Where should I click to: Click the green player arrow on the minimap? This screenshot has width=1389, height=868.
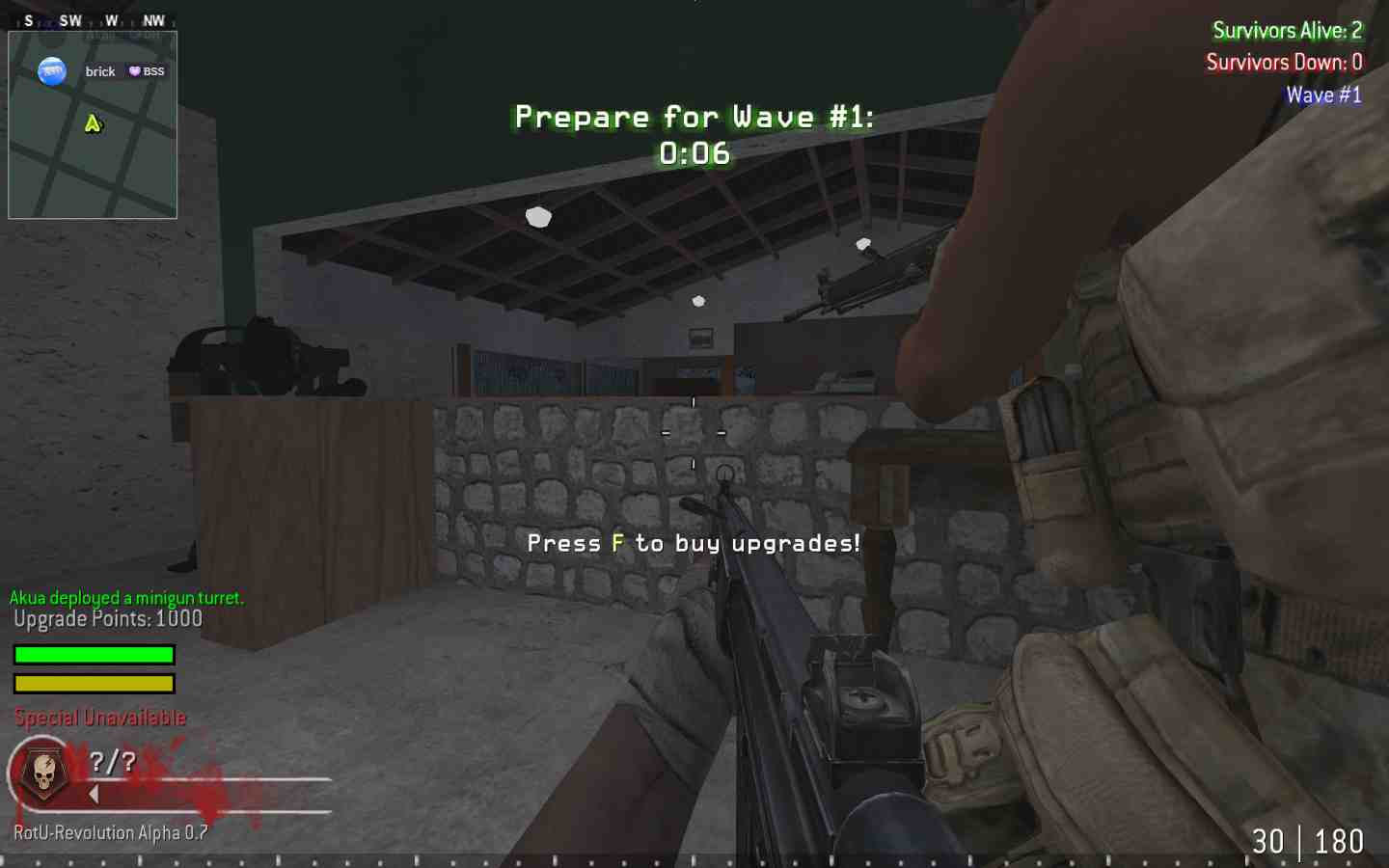pos(92,122)
